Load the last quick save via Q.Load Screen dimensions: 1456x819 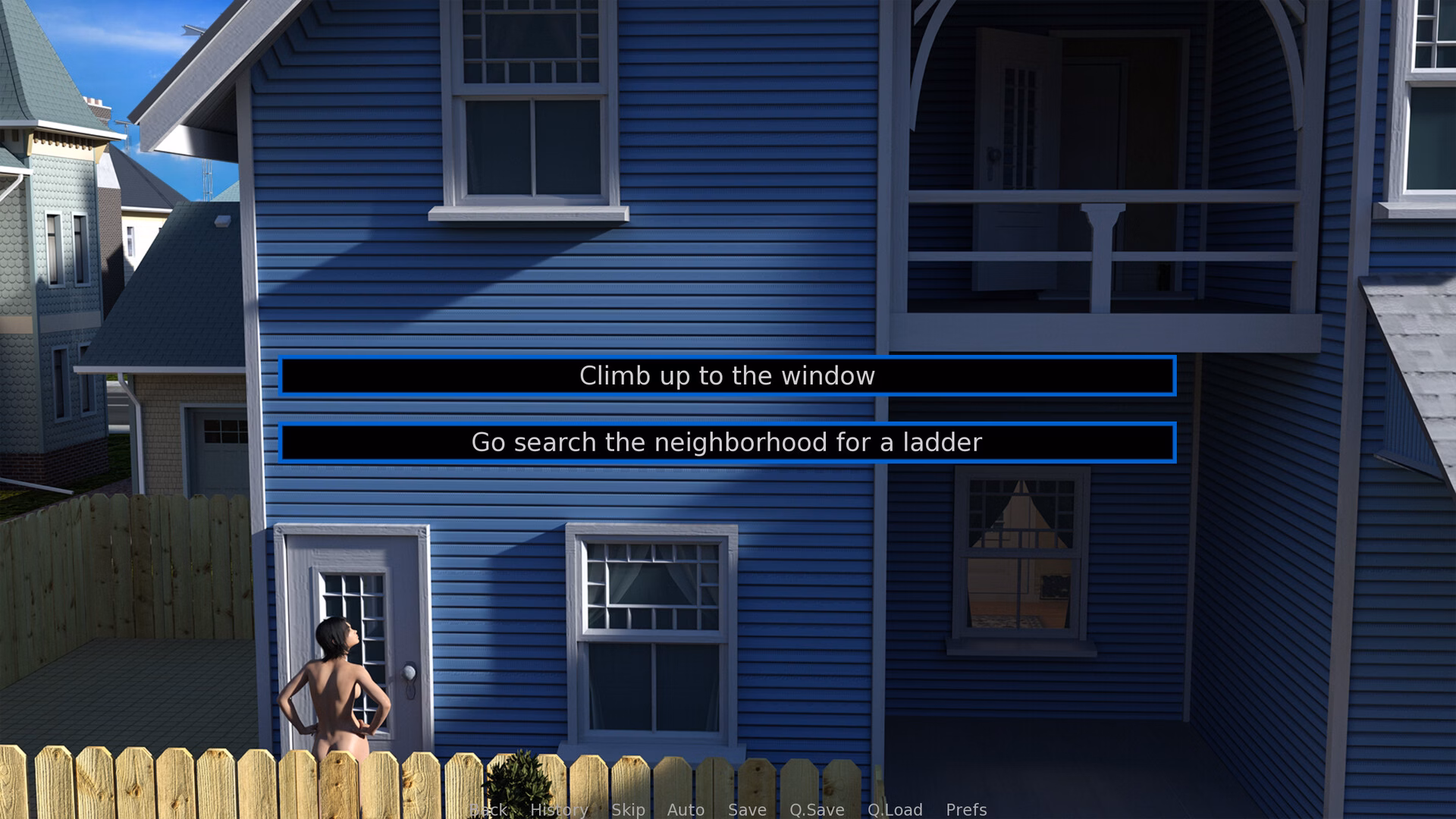896,810
